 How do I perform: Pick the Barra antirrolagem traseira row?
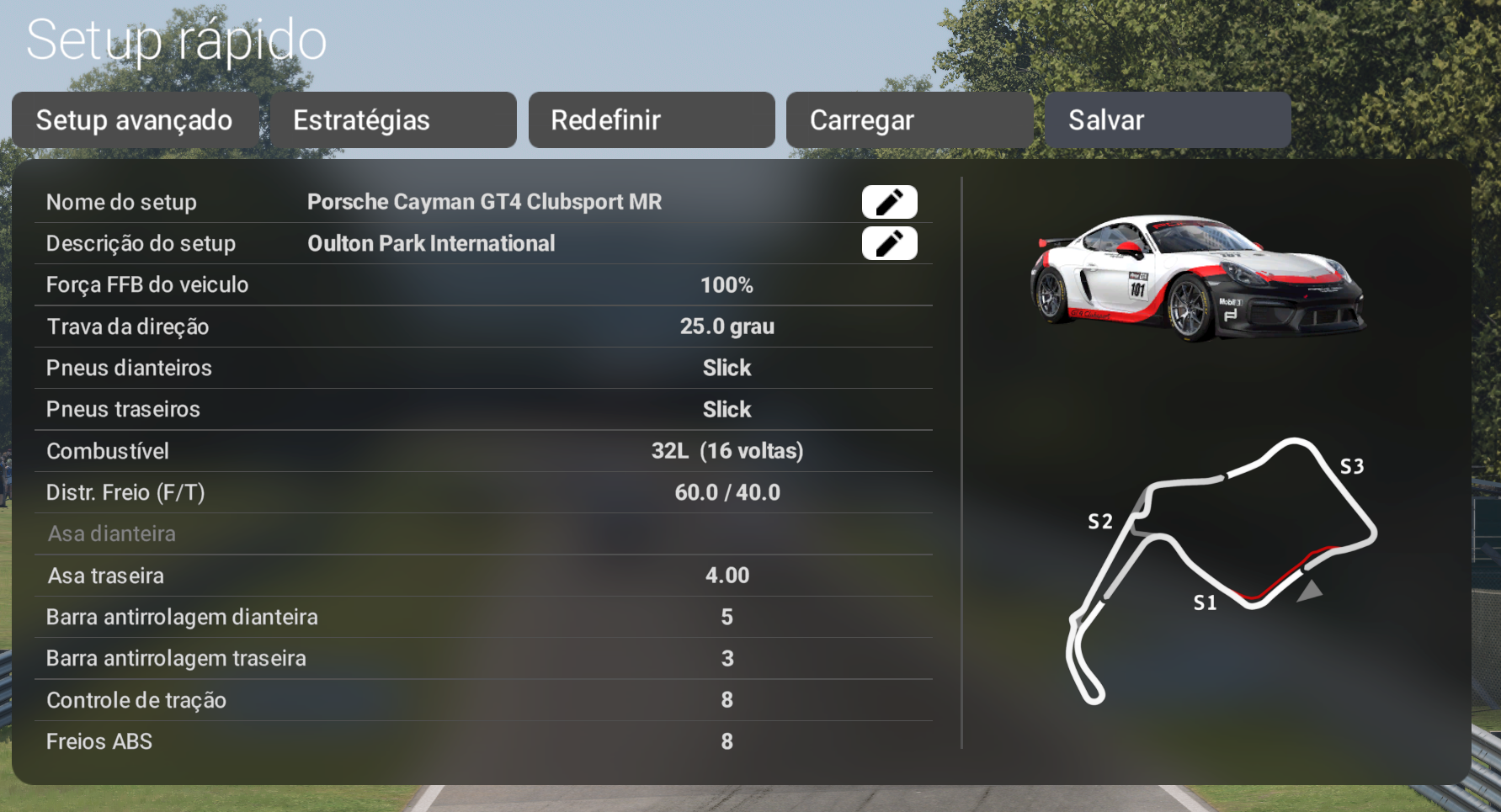tap(483, 658)
